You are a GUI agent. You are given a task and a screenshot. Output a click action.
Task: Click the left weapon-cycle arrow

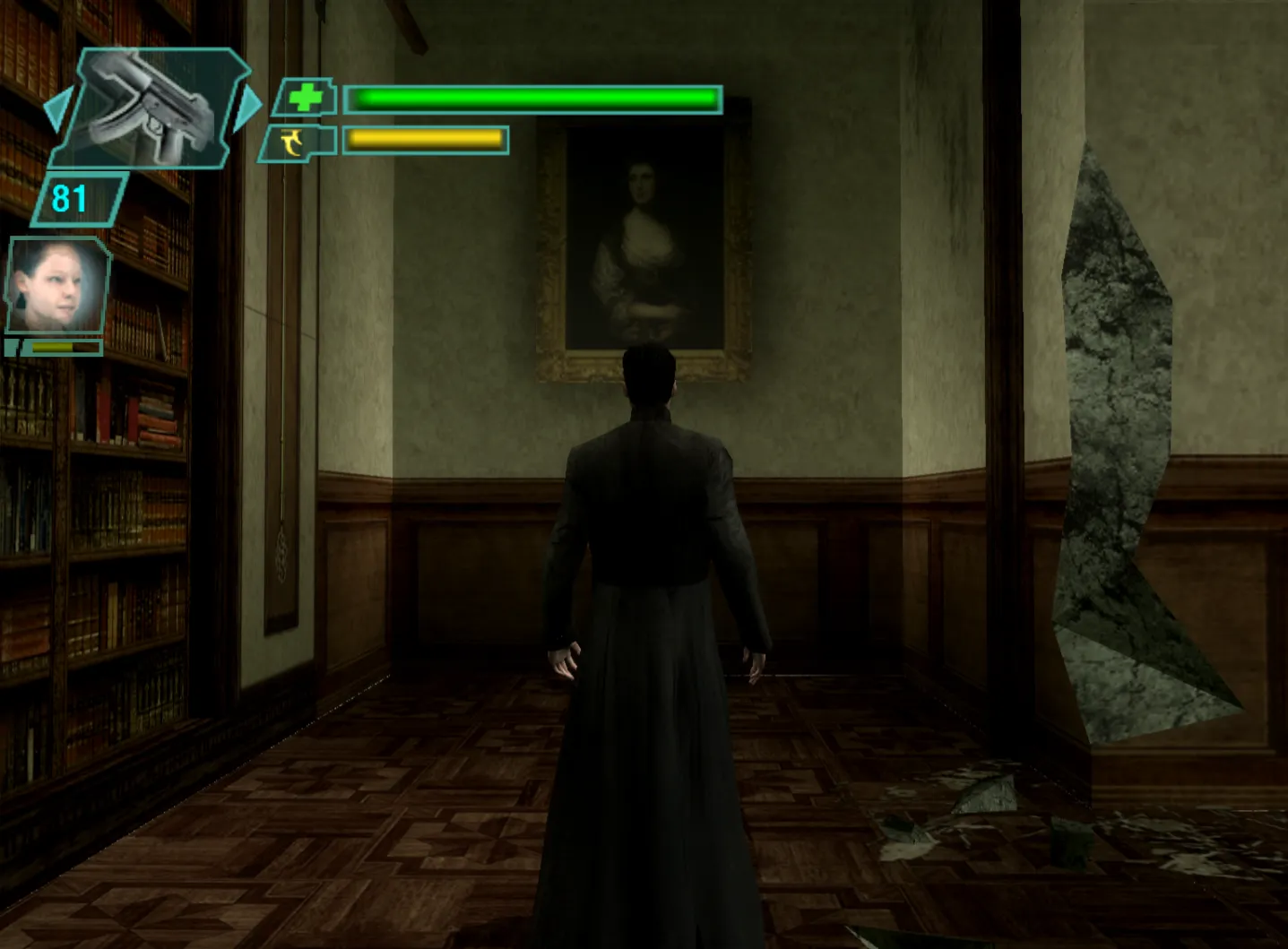click(x=56, y=110)
